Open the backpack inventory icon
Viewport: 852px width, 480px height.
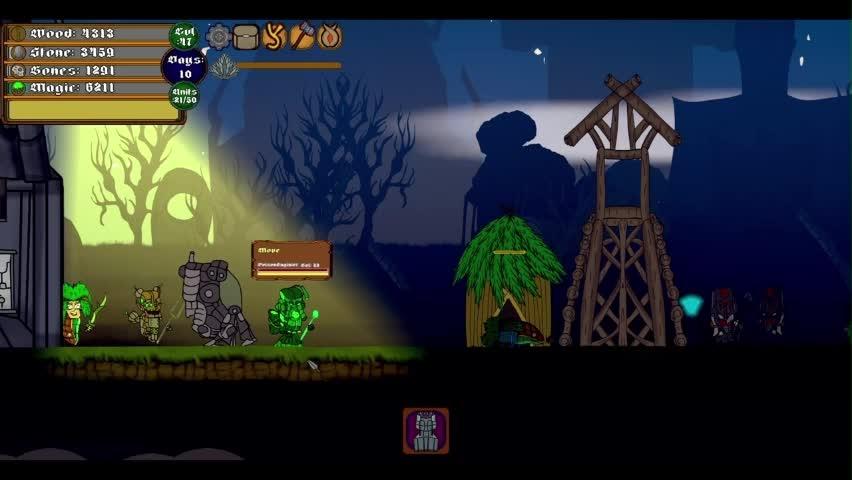[x=246, y=37]
